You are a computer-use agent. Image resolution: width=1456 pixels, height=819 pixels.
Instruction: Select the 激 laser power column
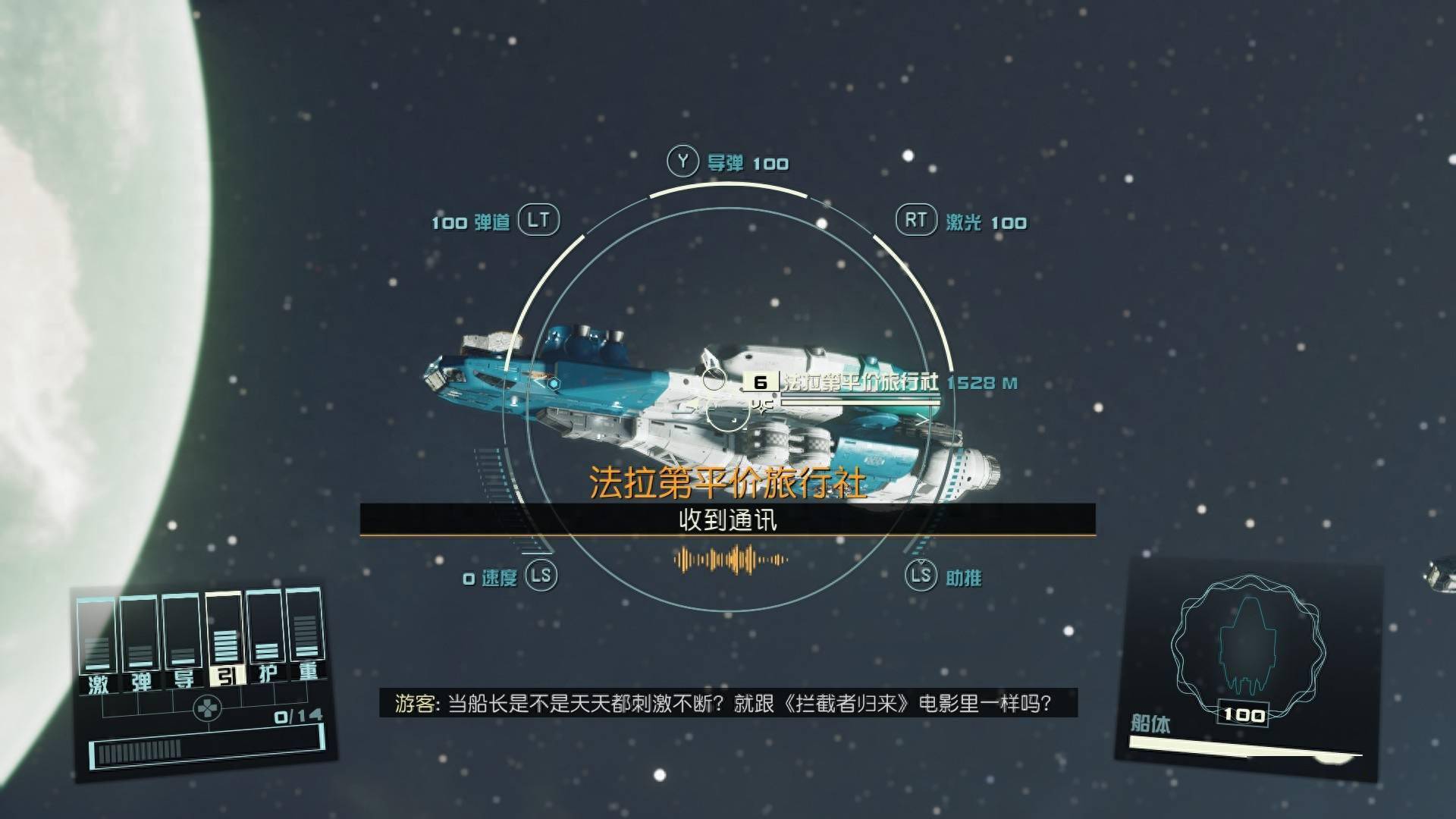(98, 646)
